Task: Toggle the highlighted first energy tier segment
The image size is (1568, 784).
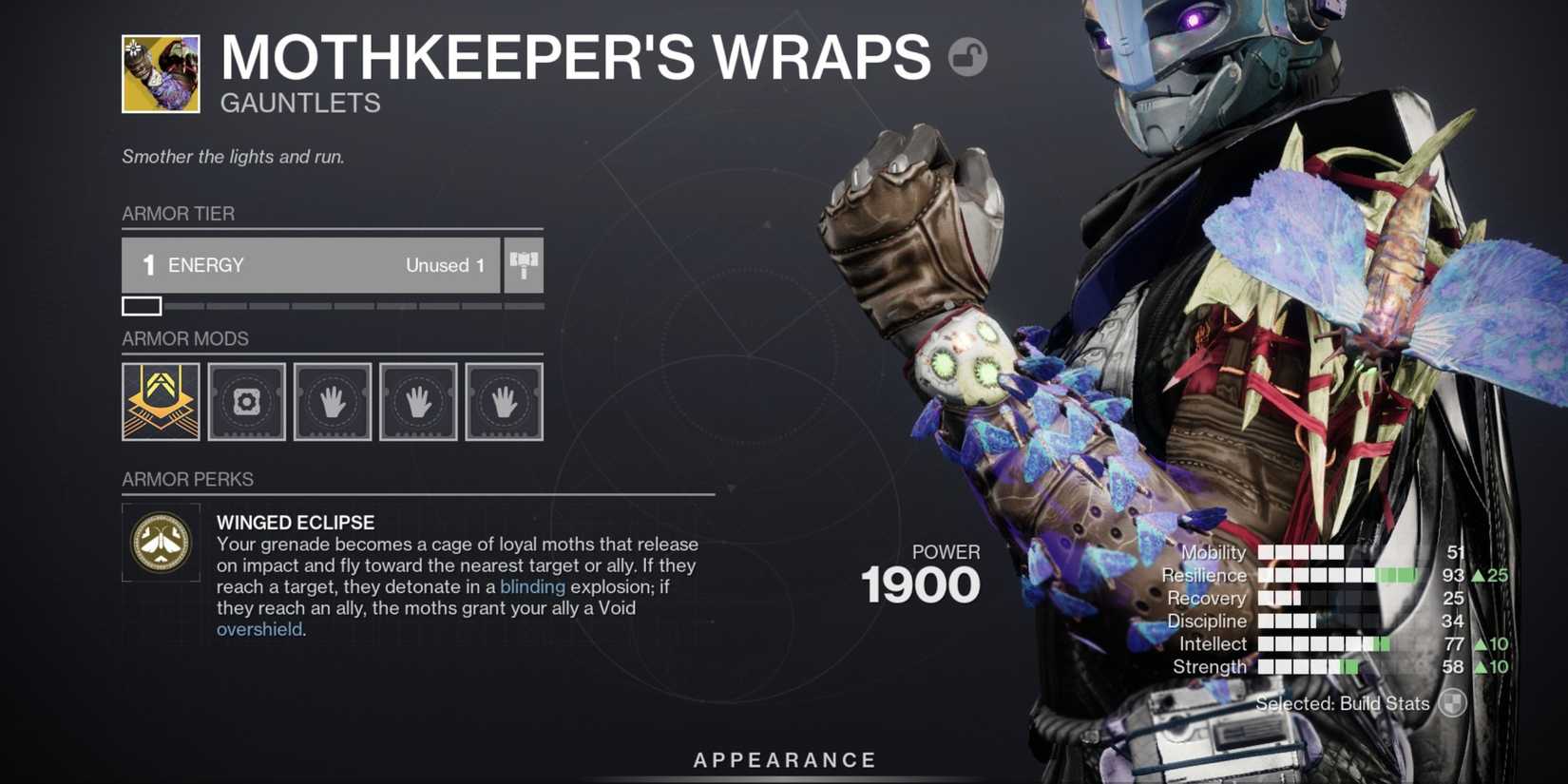Action: coord(143,306)
